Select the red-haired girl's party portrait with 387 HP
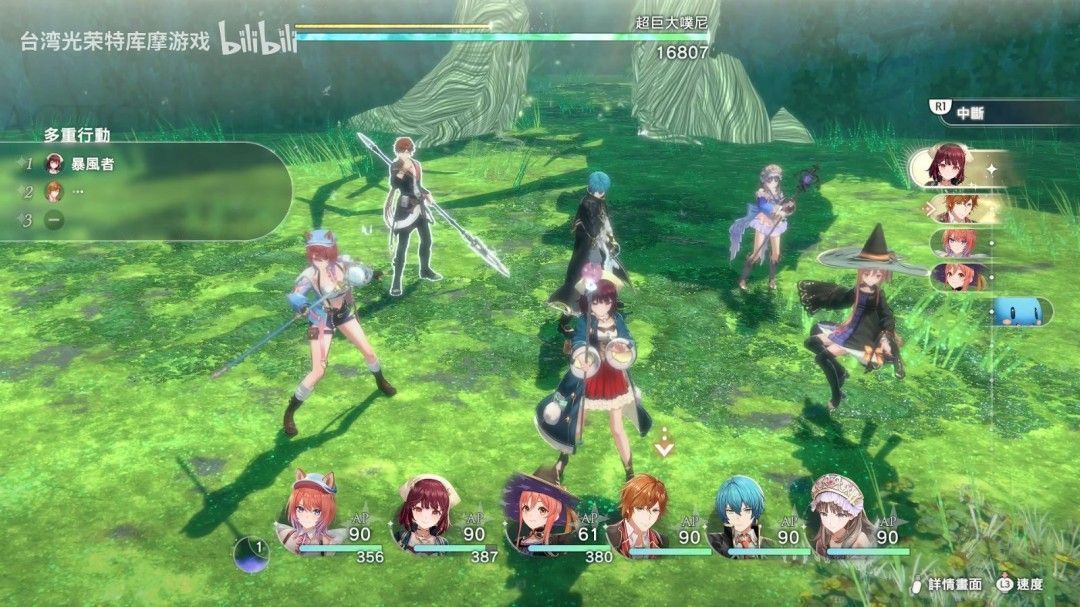This screenshot has height=607, width=1080. (x=426, y=514)
